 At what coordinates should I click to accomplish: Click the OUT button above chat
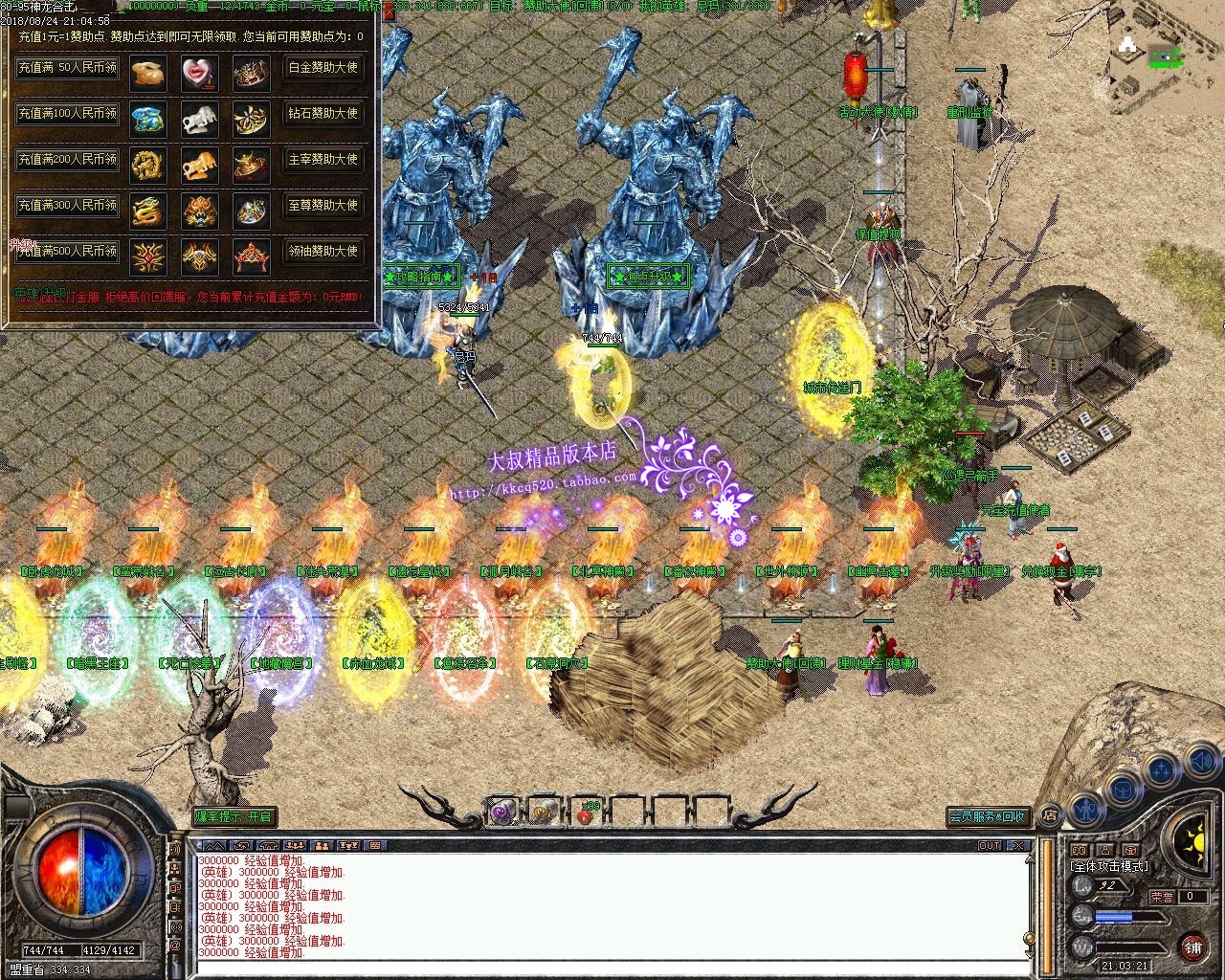point(990,846)
